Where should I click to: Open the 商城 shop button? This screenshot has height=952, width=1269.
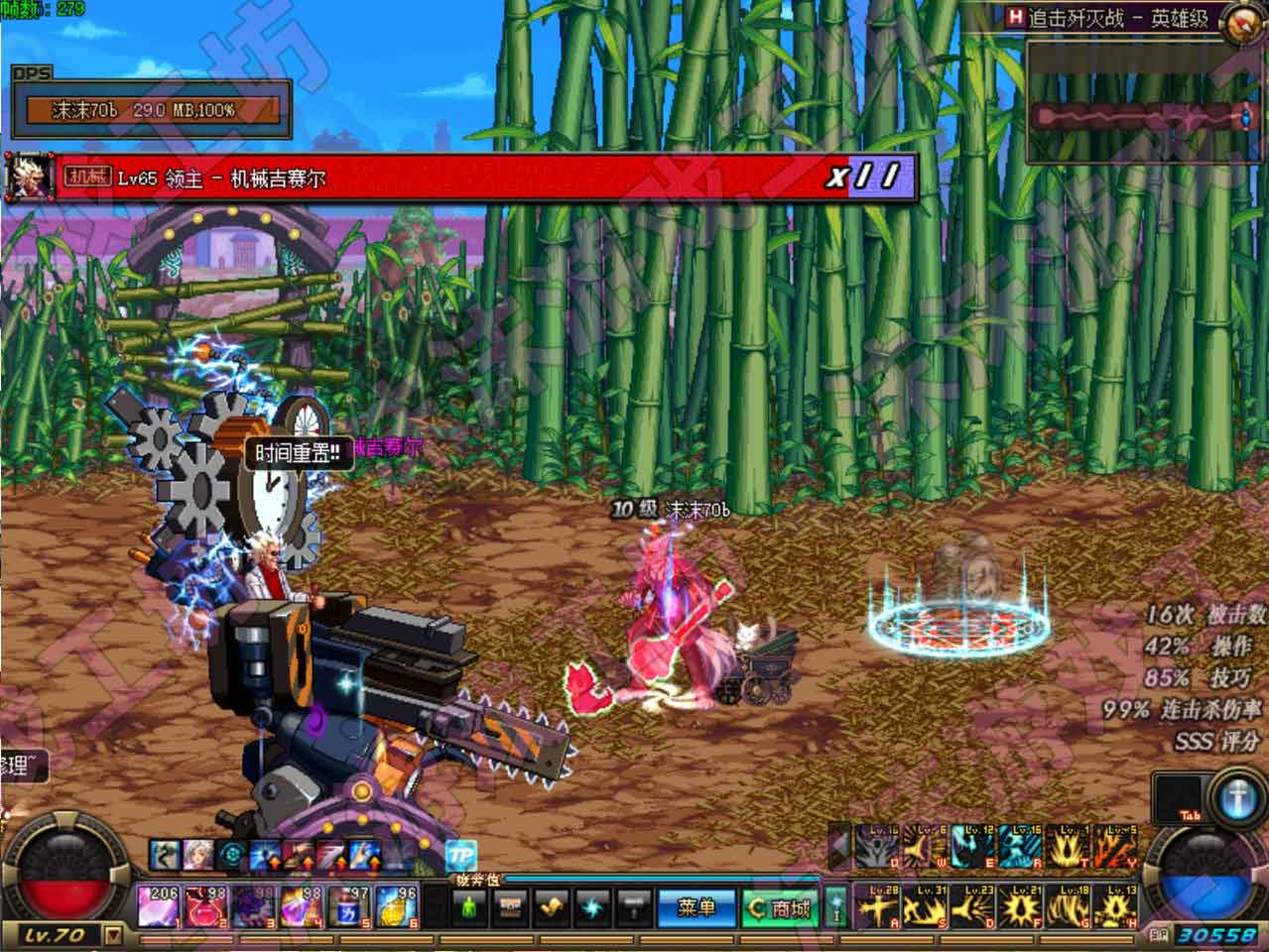(x=781, y=907)
